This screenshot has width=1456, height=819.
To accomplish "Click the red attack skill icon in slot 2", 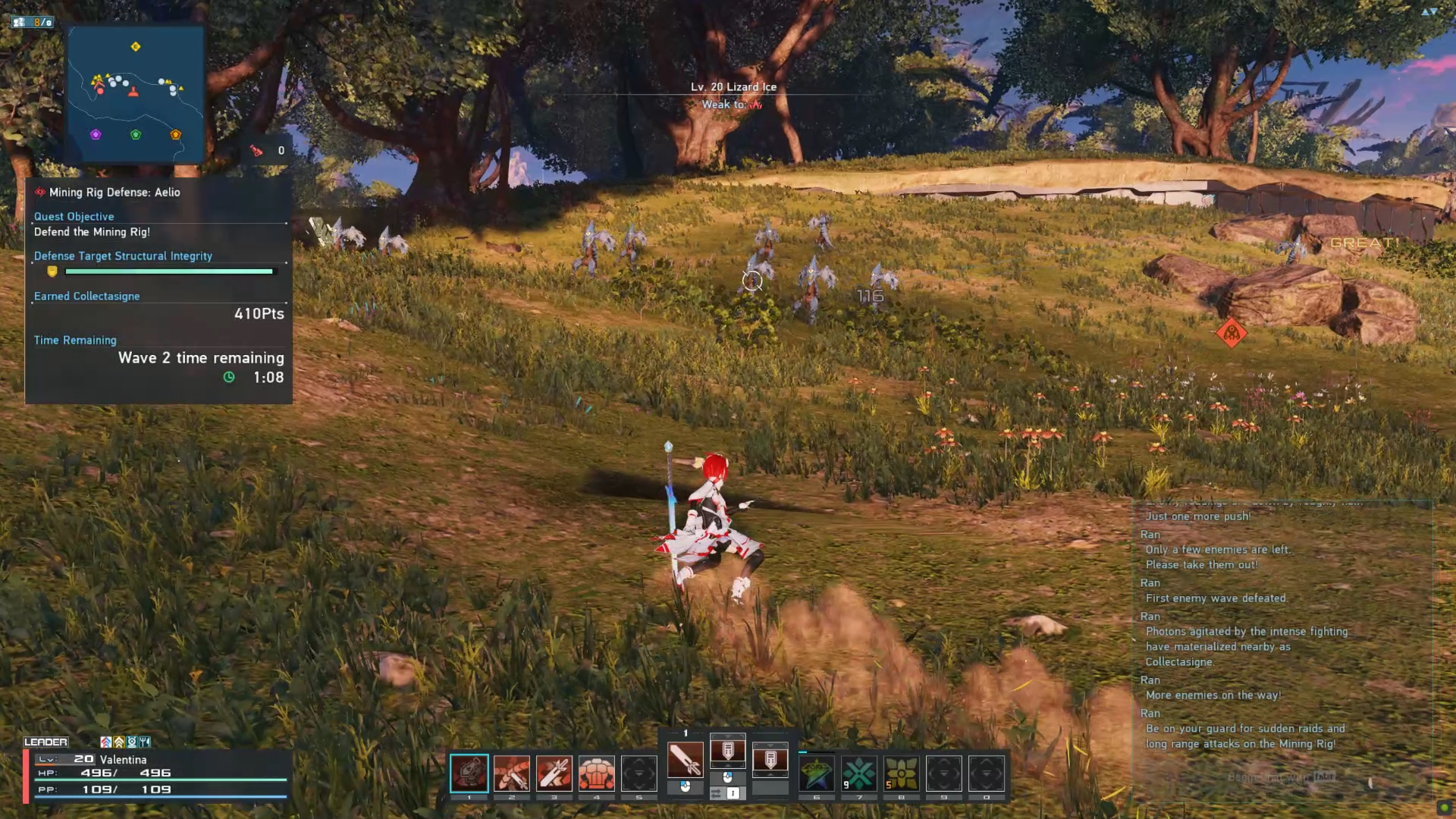I will (512, 773).
